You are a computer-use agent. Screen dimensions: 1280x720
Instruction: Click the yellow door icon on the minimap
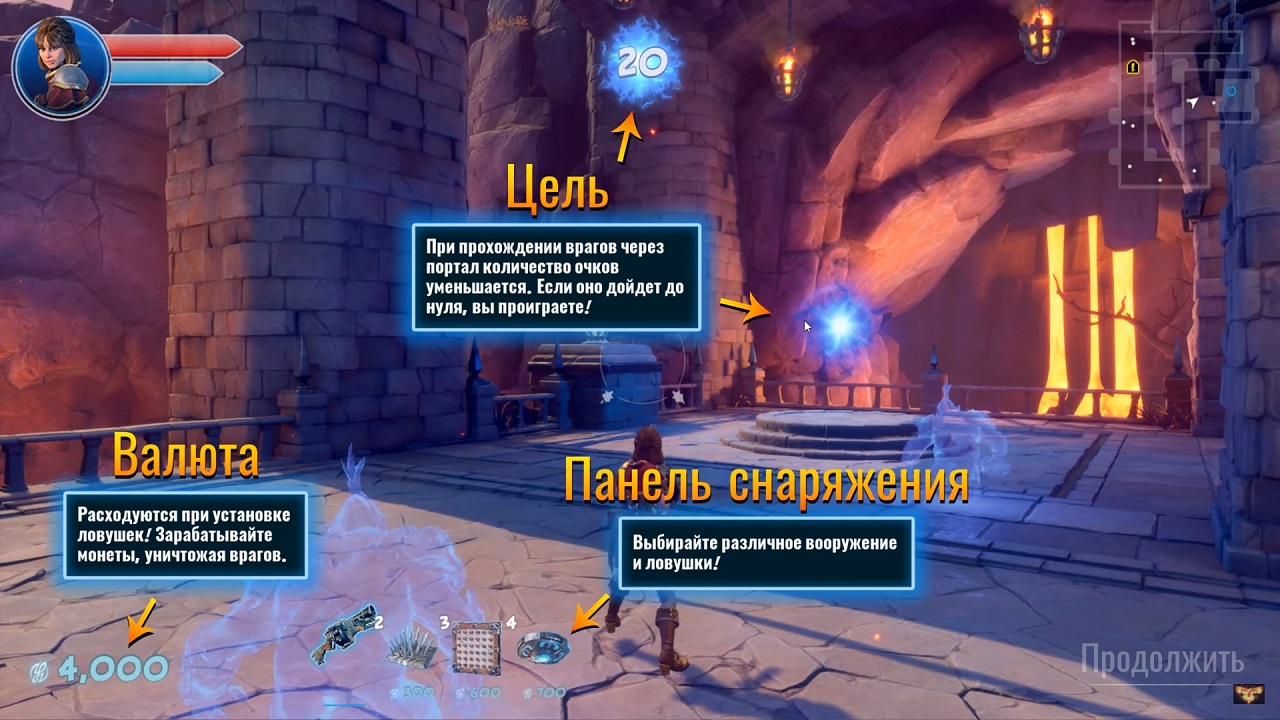1133,67
